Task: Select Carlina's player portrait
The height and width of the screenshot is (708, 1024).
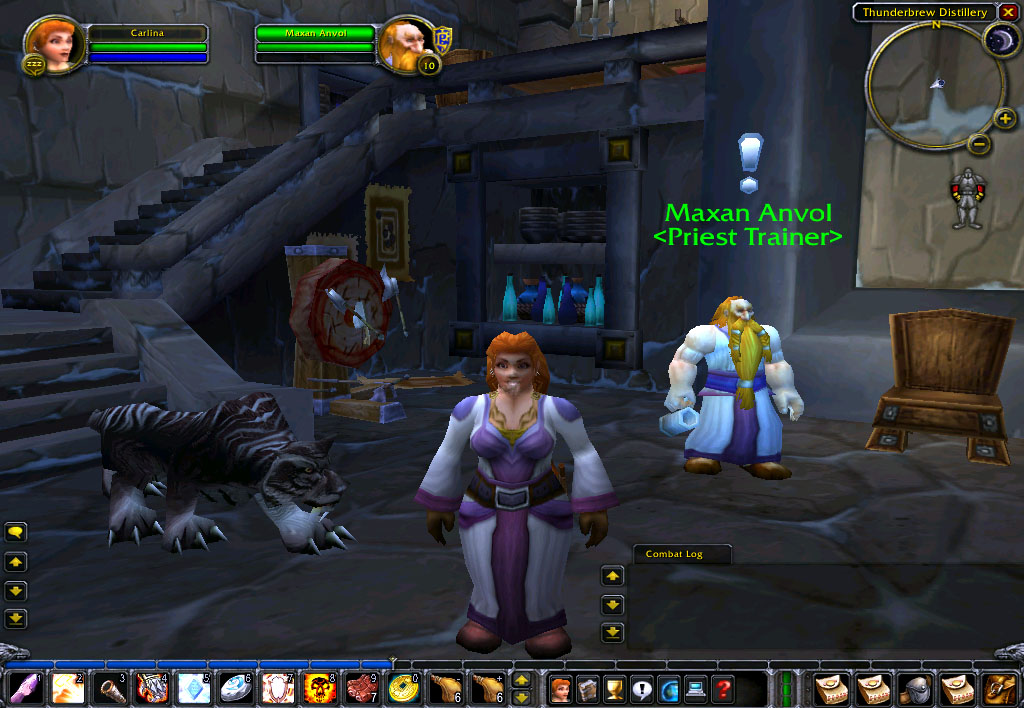Action: click(x=48, y=42)
